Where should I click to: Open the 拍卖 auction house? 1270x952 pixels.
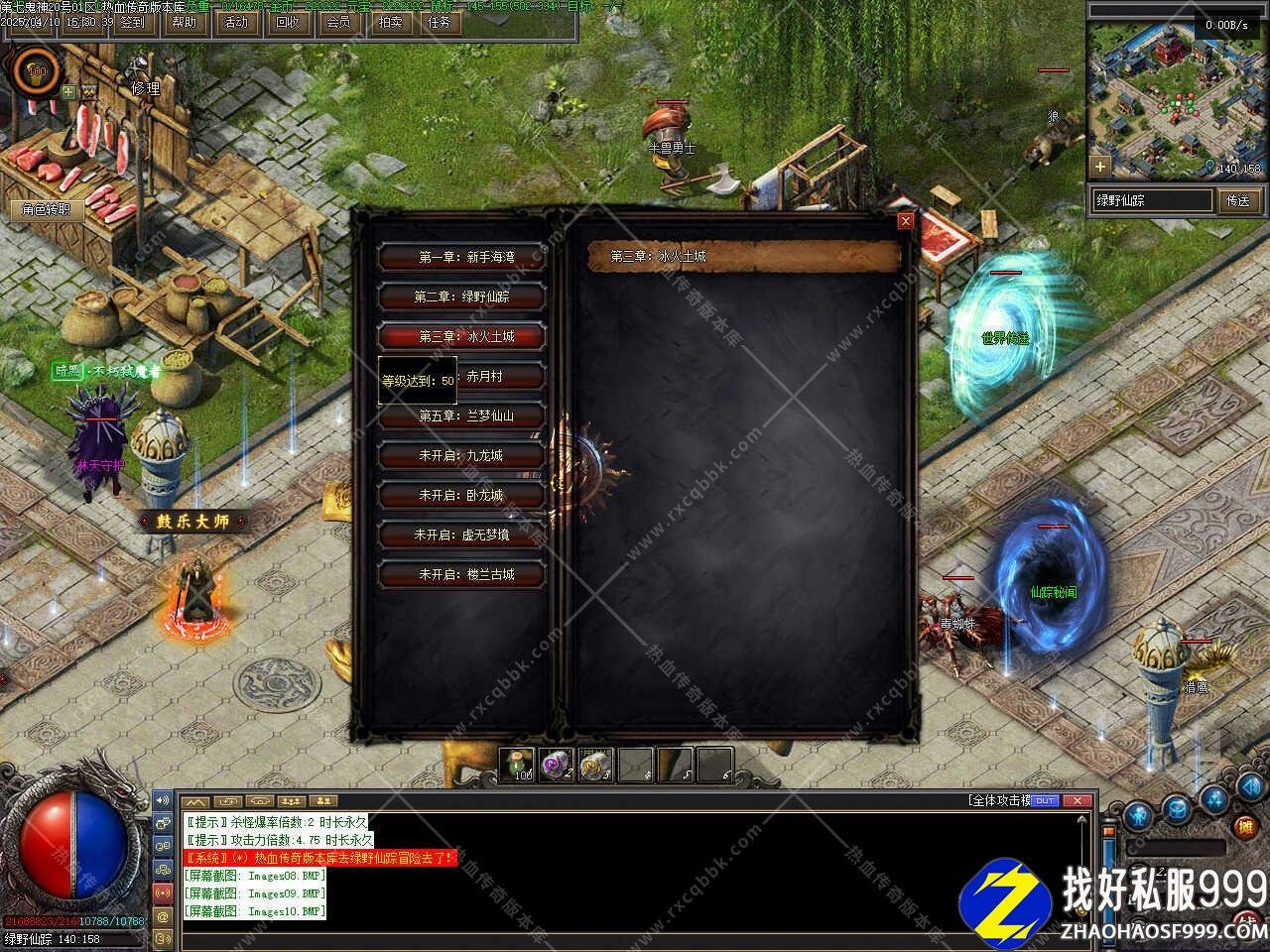tap(390, 22)
